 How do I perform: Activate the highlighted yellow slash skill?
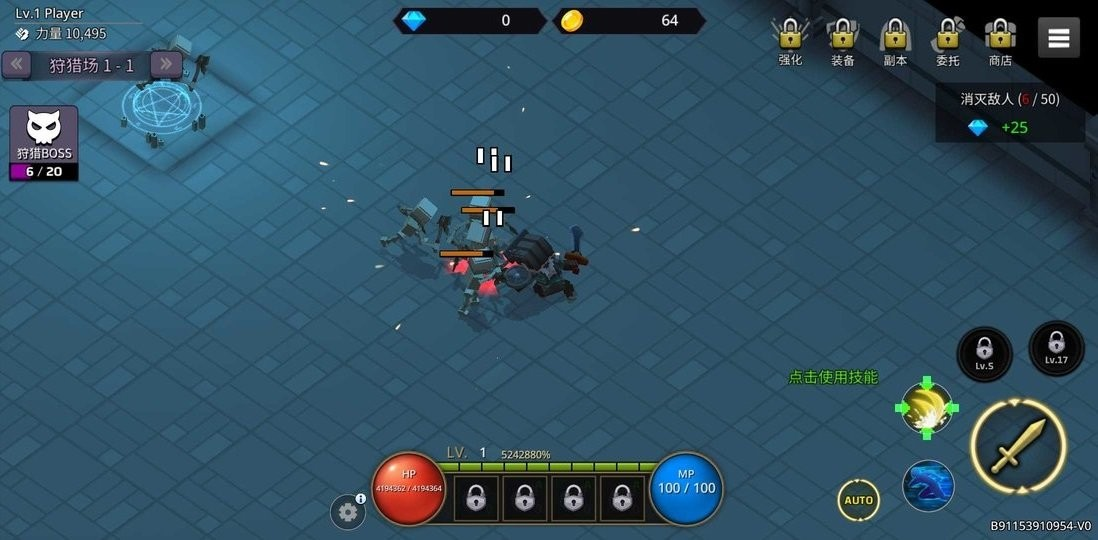point(926,407)
